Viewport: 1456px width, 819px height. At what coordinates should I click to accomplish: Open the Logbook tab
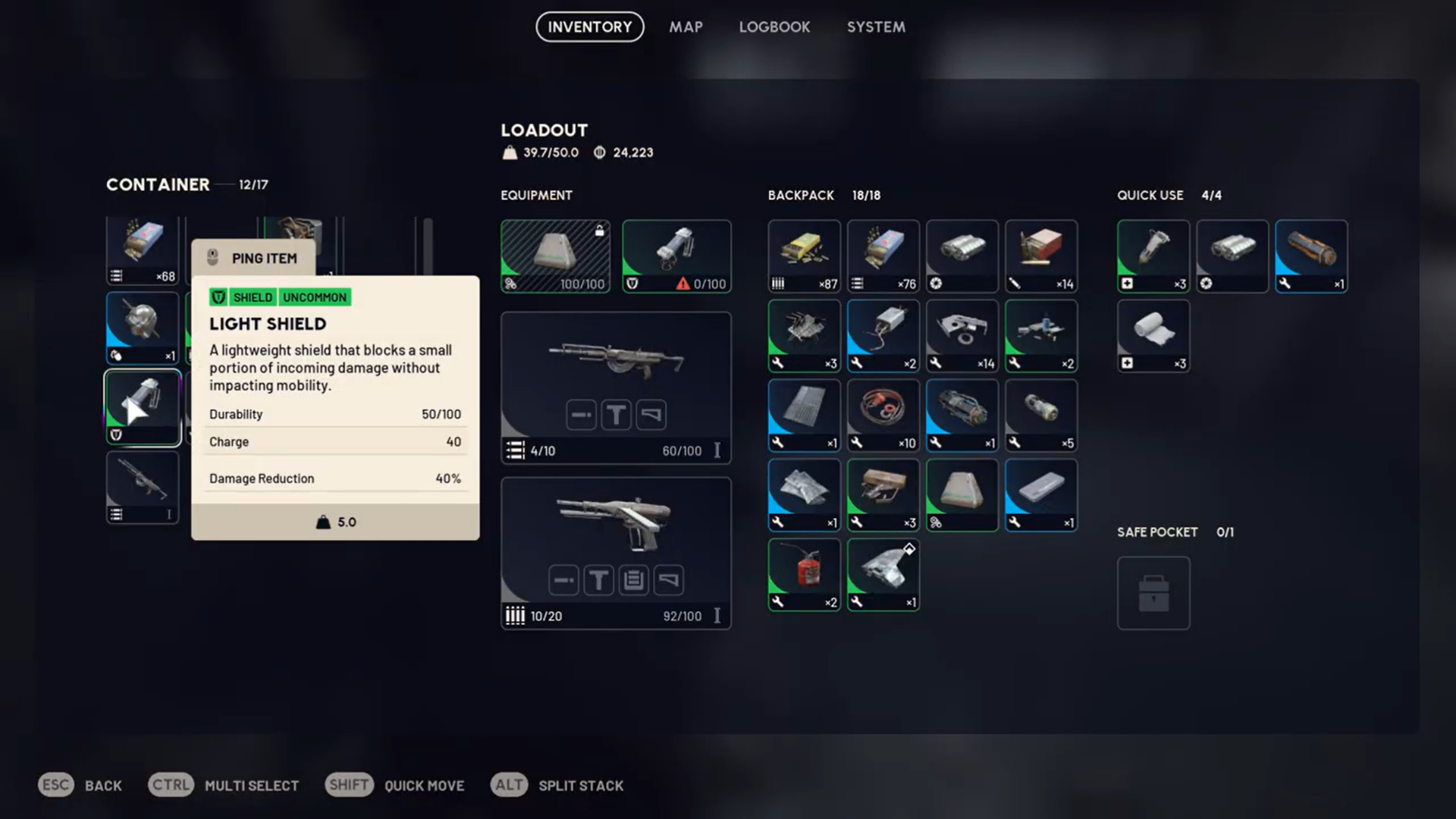[774, 27]
